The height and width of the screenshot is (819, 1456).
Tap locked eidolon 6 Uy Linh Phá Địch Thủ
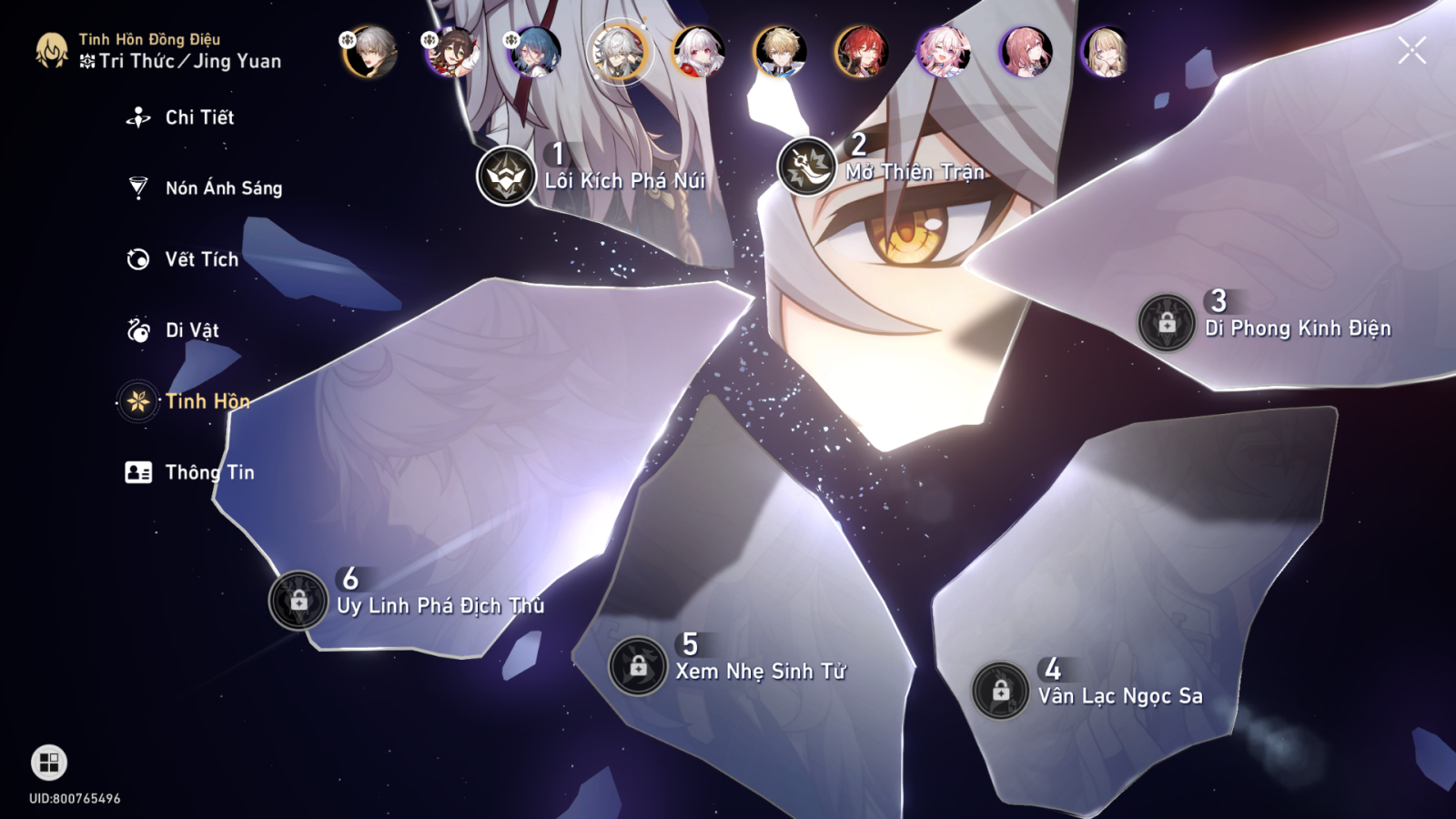[298, 601]
